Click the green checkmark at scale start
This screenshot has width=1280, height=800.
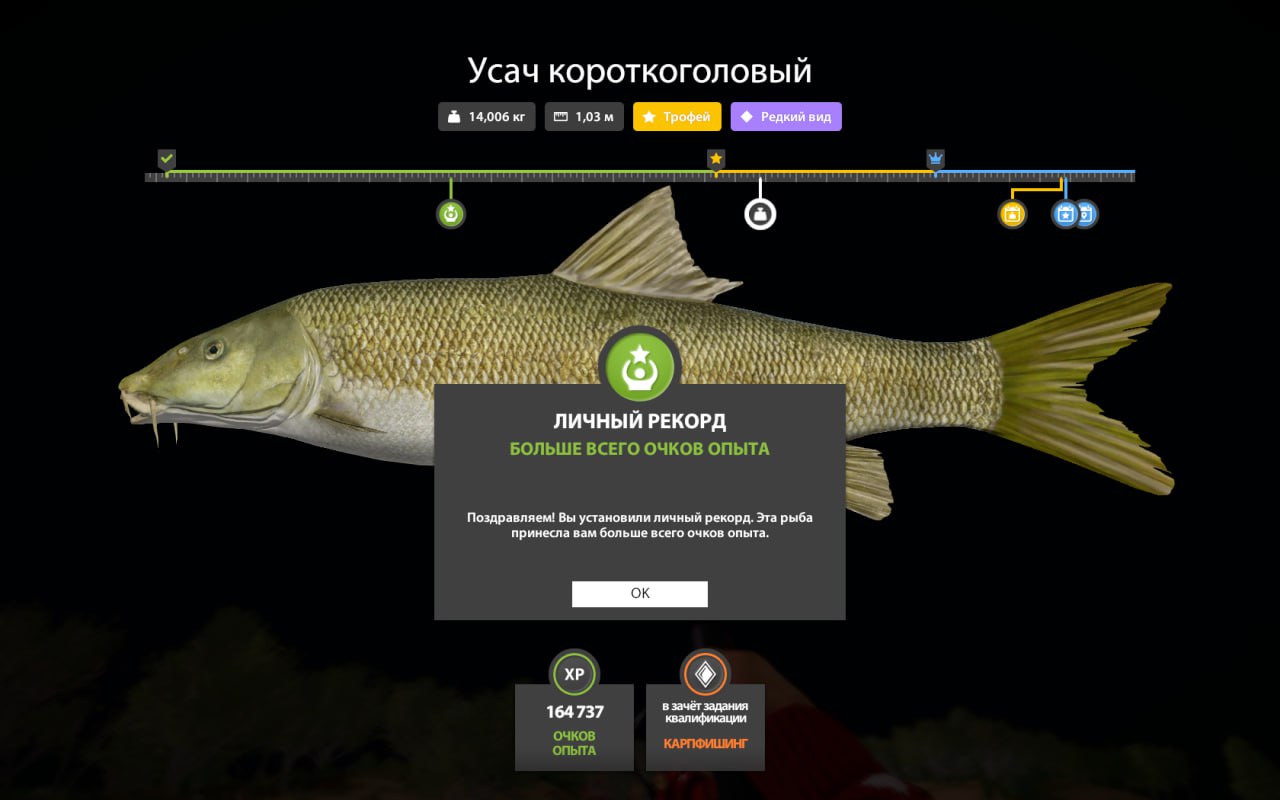point(166,157)
